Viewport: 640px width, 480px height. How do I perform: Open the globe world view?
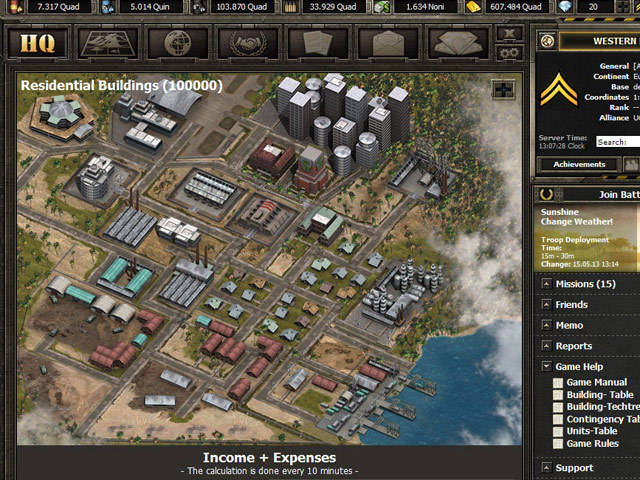[x=177, y=43]
